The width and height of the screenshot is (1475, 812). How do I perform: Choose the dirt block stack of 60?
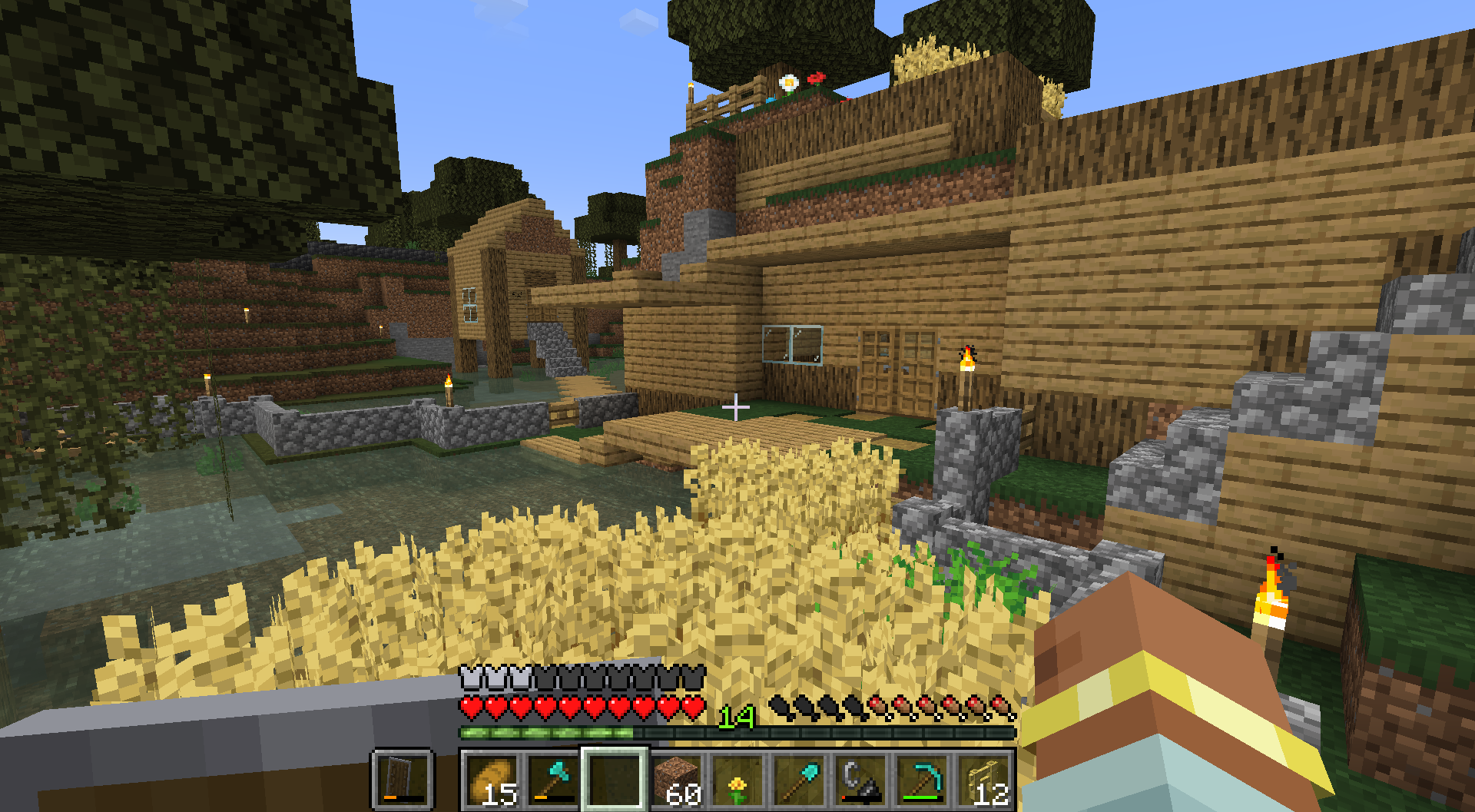click(676, 781)
